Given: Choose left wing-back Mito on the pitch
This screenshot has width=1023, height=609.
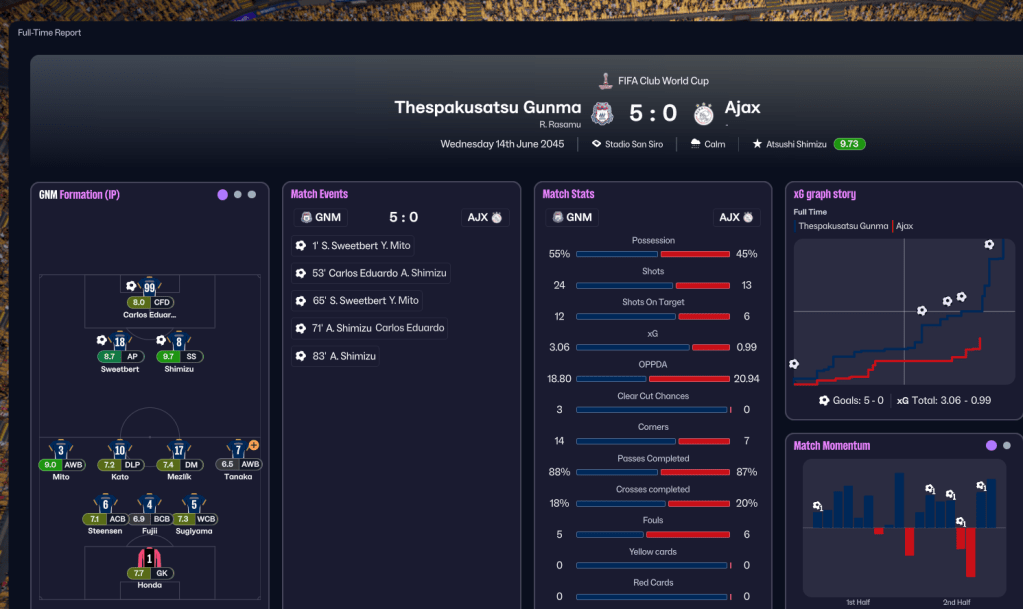Looking at the screenshot, I should coord(61,450).
